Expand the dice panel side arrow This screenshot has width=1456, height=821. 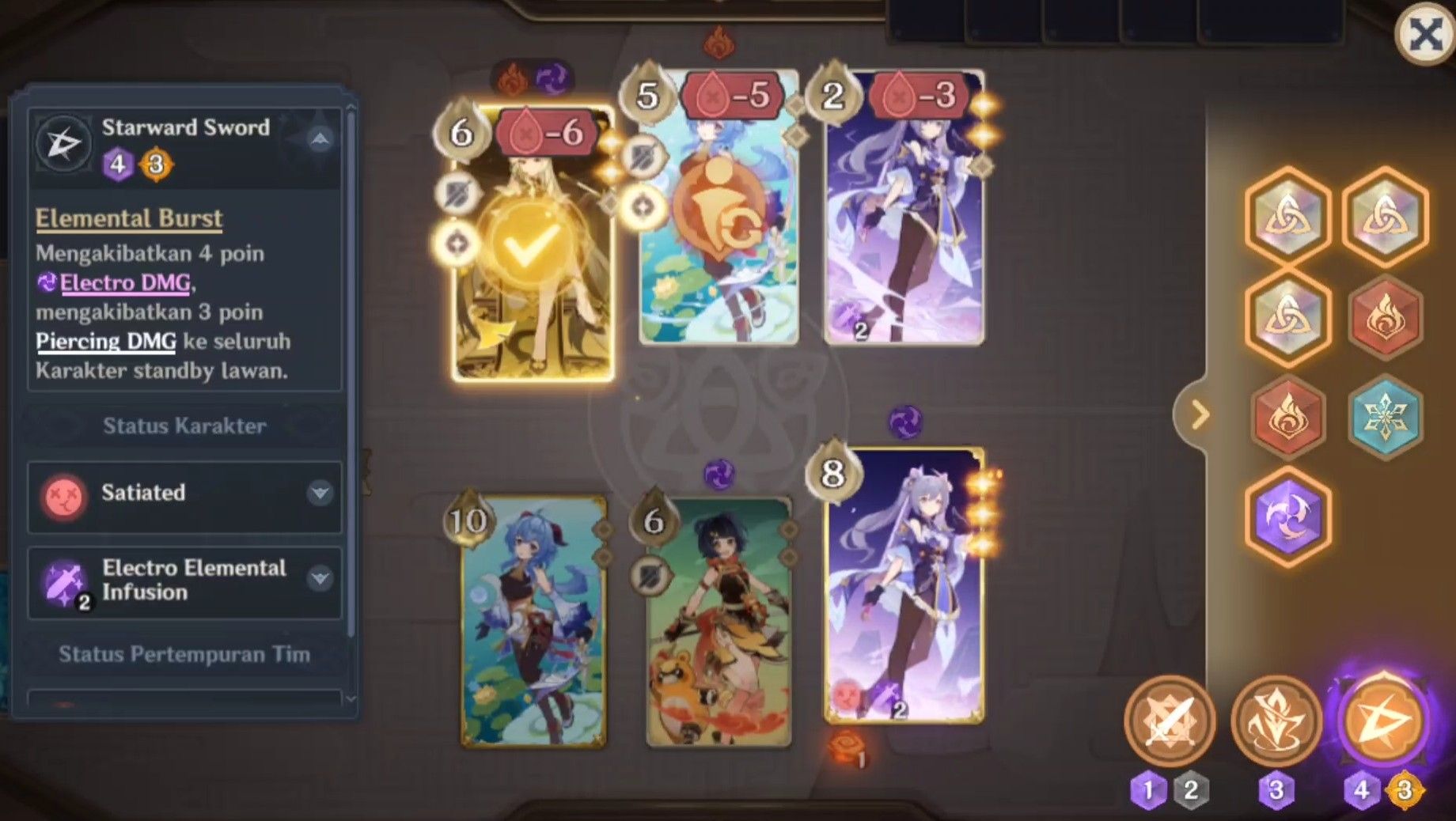click(1201, 411)
